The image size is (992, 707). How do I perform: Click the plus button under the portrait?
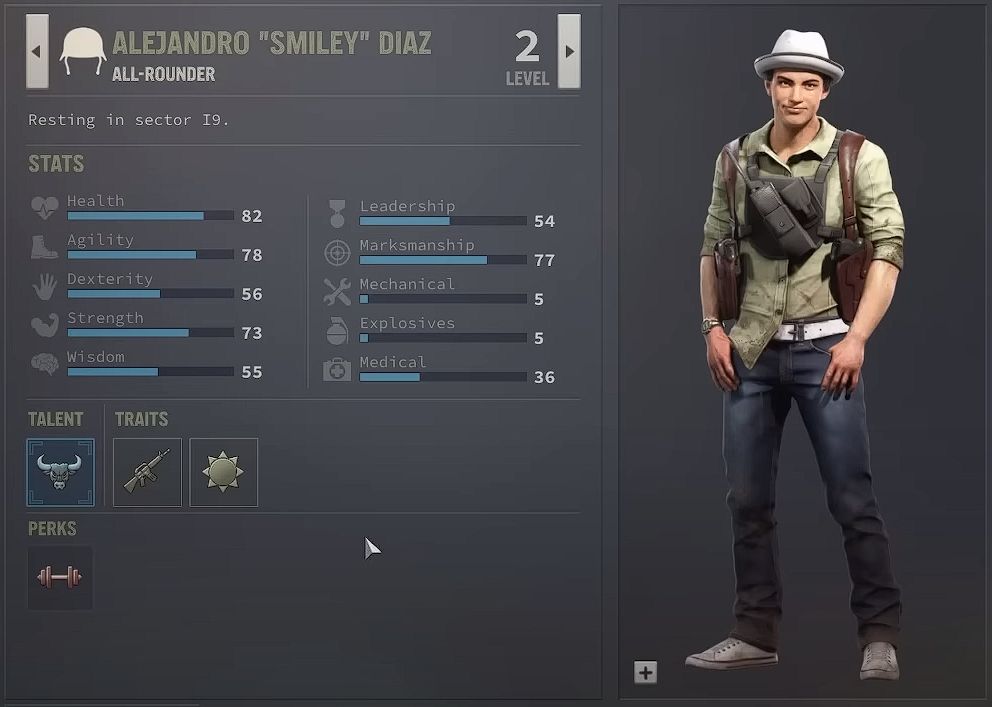click(645, 673)
